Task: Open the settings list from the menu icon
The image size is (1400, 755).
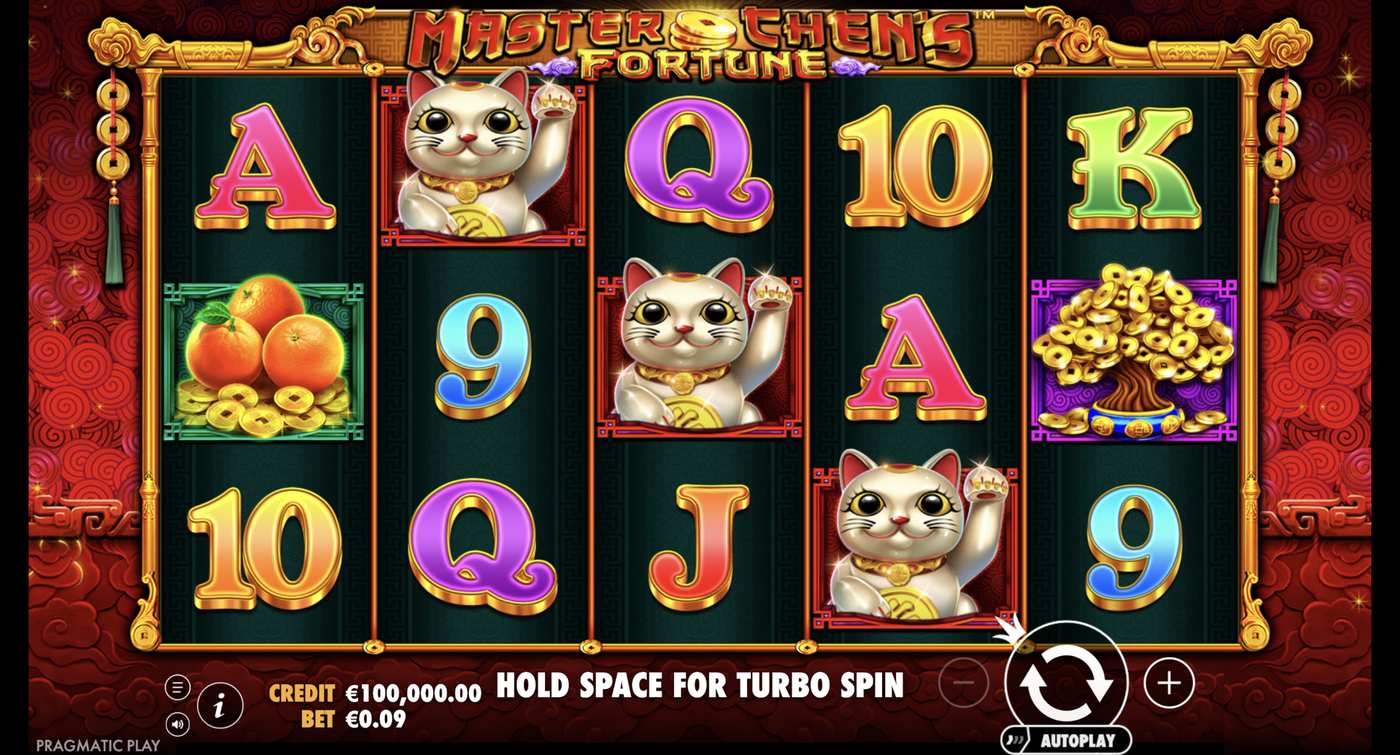Action: click(180, 687)
